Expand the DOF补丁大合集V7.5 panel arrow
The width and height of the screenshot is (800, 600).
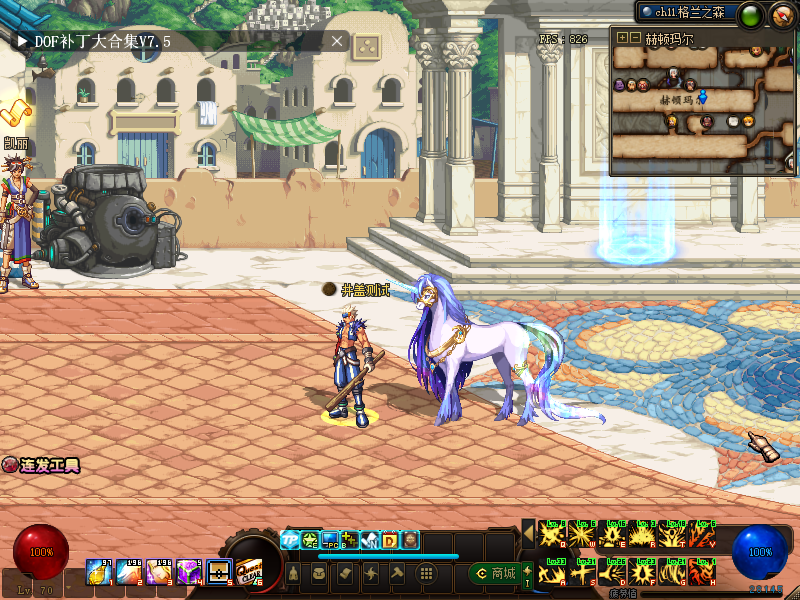21,41
